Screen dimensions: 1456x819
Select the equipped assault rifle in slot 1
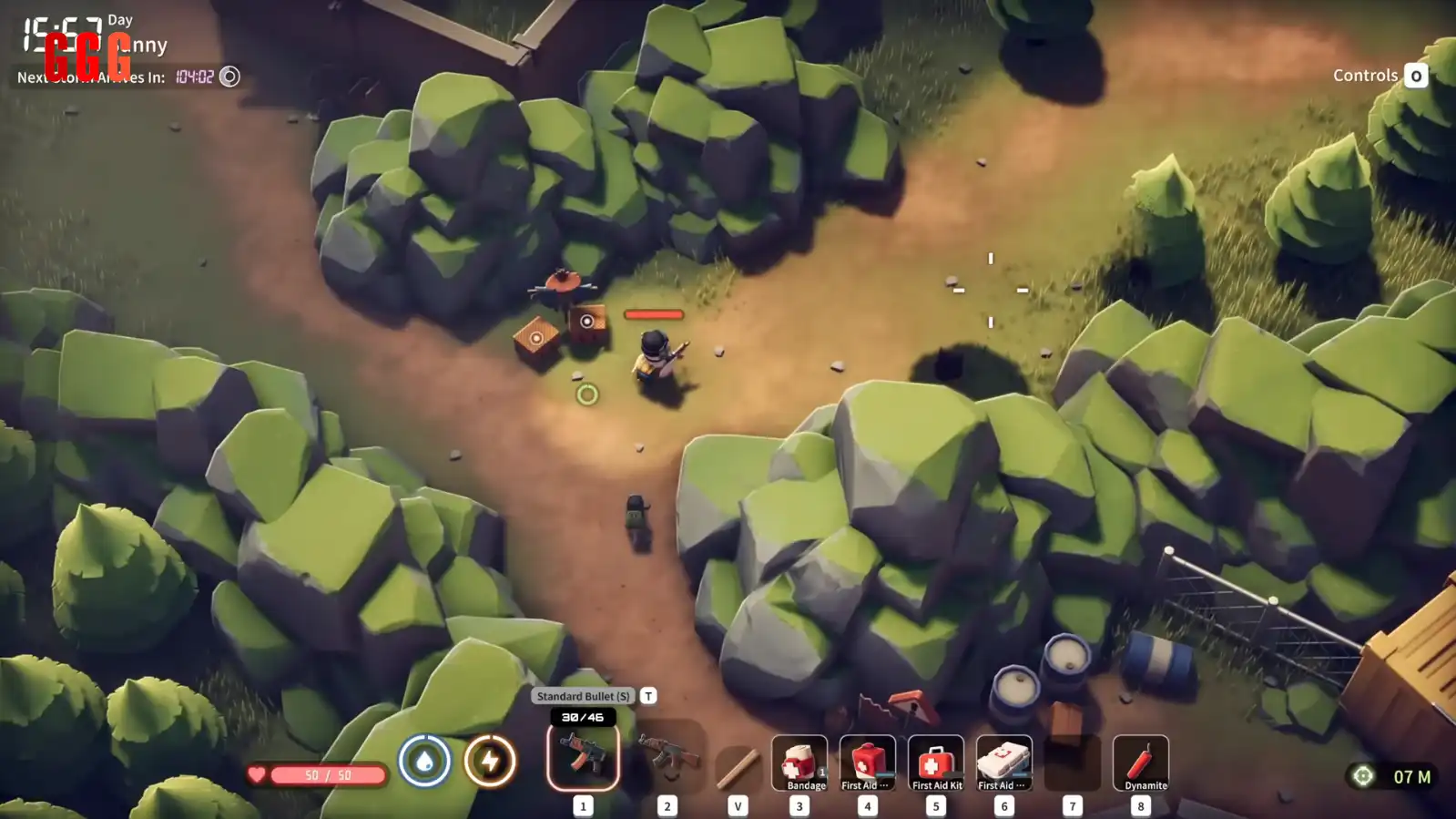pyautogui.click(x=583, y=757)
